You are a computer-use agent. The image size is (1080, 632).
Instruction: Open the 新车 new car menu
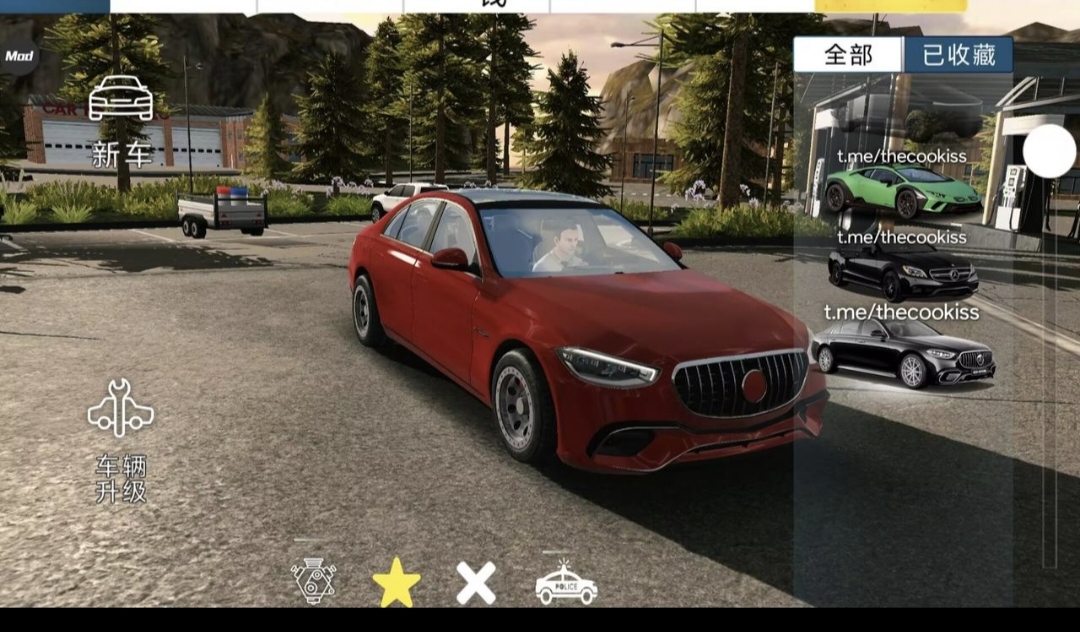[x=121, y=120]
